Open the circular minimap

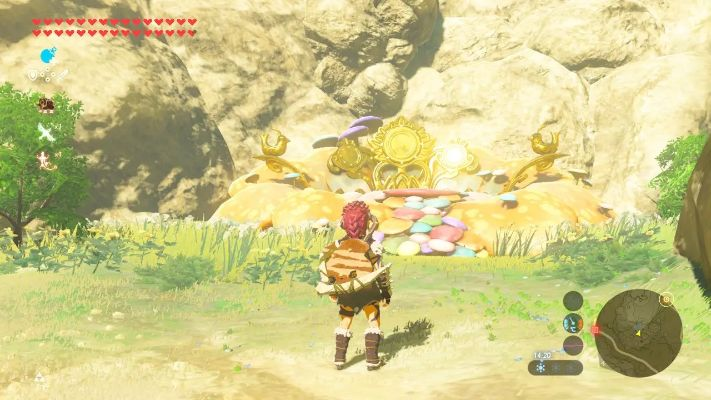click(638, 332)
